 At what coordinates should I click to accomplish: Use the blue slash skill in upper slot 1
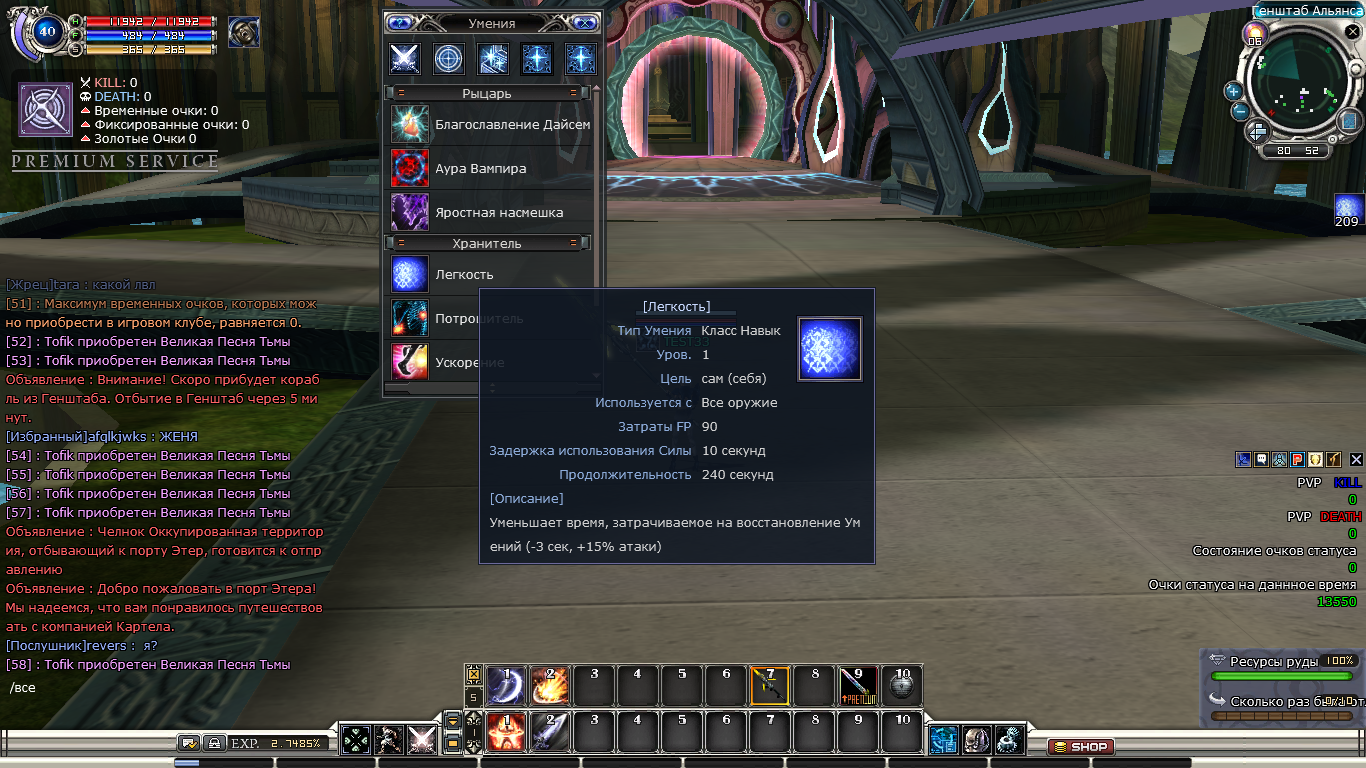[506, 686]
